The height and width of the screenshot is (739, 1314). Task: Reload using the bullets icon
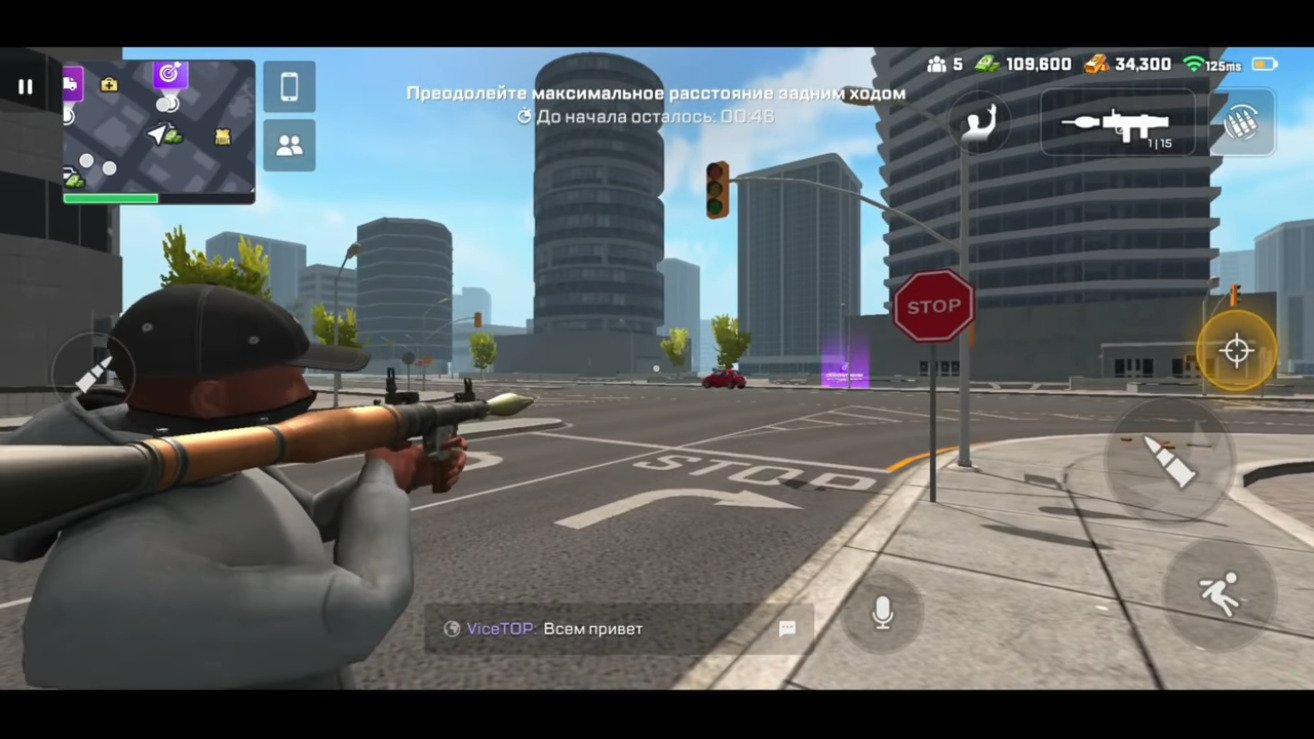click(1243, 122)
